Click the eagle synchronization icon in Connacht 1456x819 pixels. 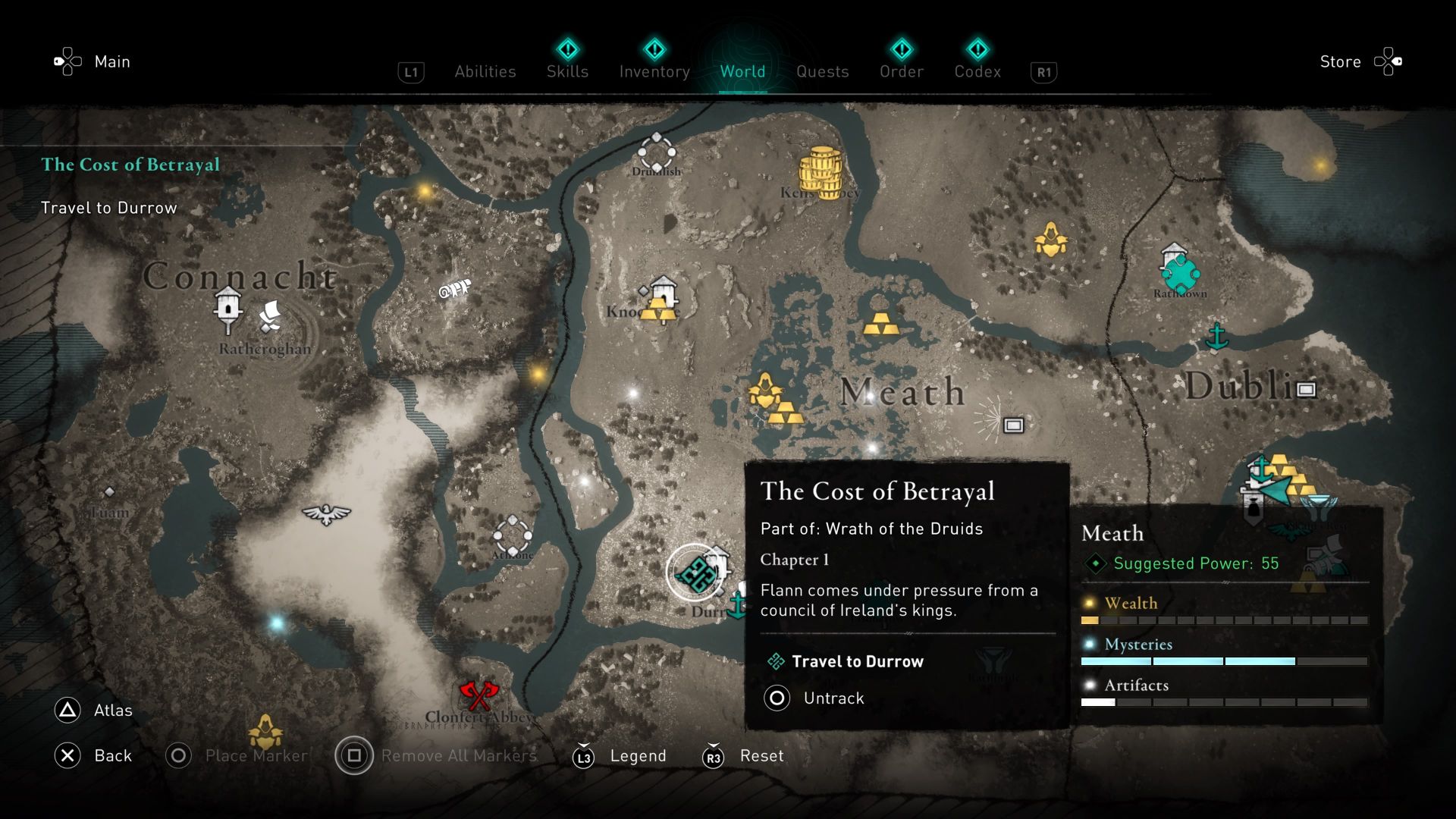click(x=325, y=516)
